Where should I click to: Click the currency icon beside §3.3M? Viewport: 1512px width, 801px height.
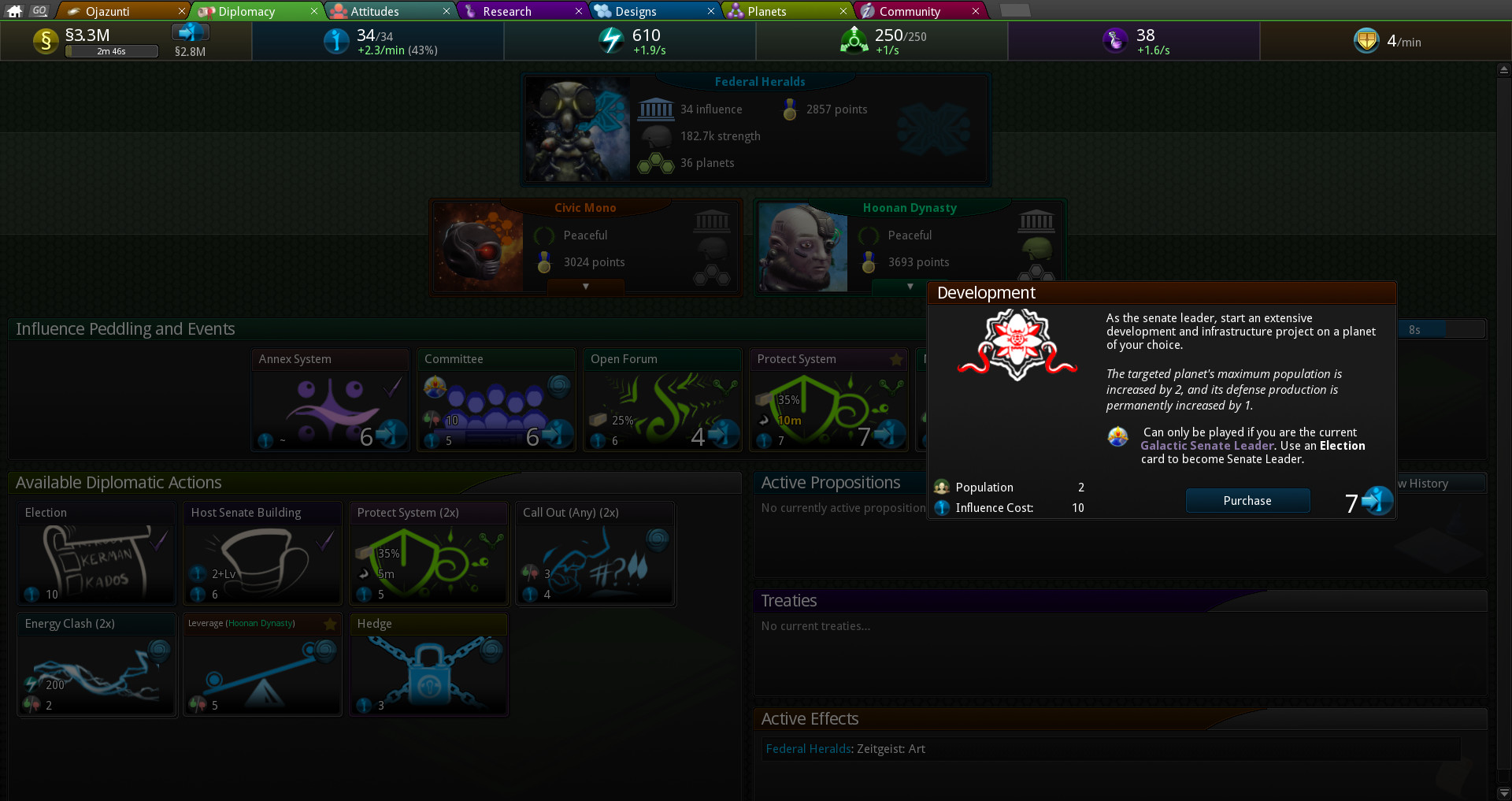pyautogui.click(x=46, y=41)
